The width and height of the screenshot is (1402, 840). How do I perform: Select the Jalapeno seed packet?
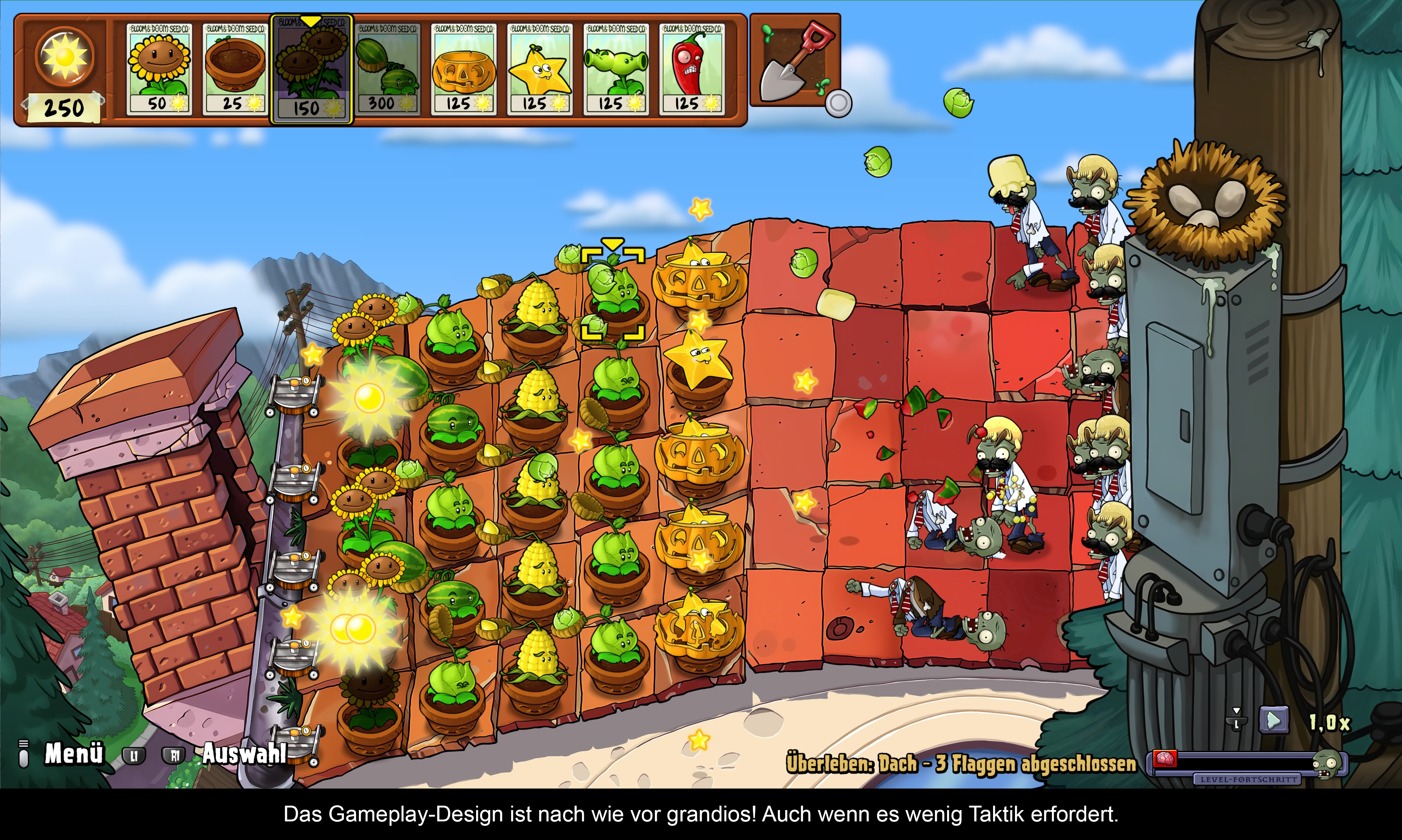[692, 69]
